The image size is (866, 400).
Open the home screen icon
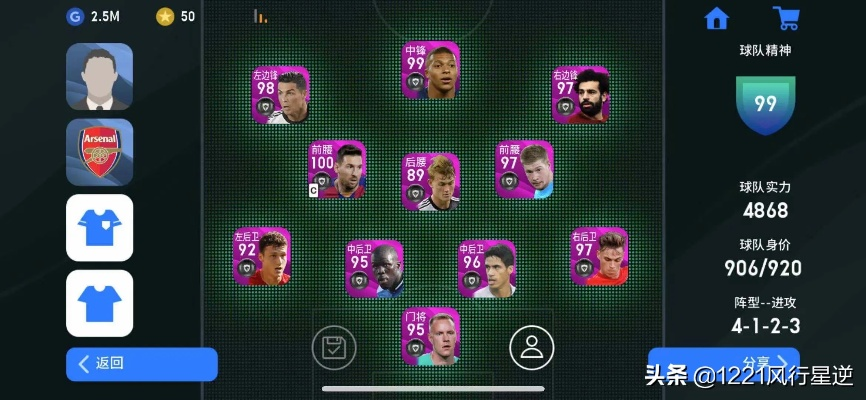pos(716,19)
